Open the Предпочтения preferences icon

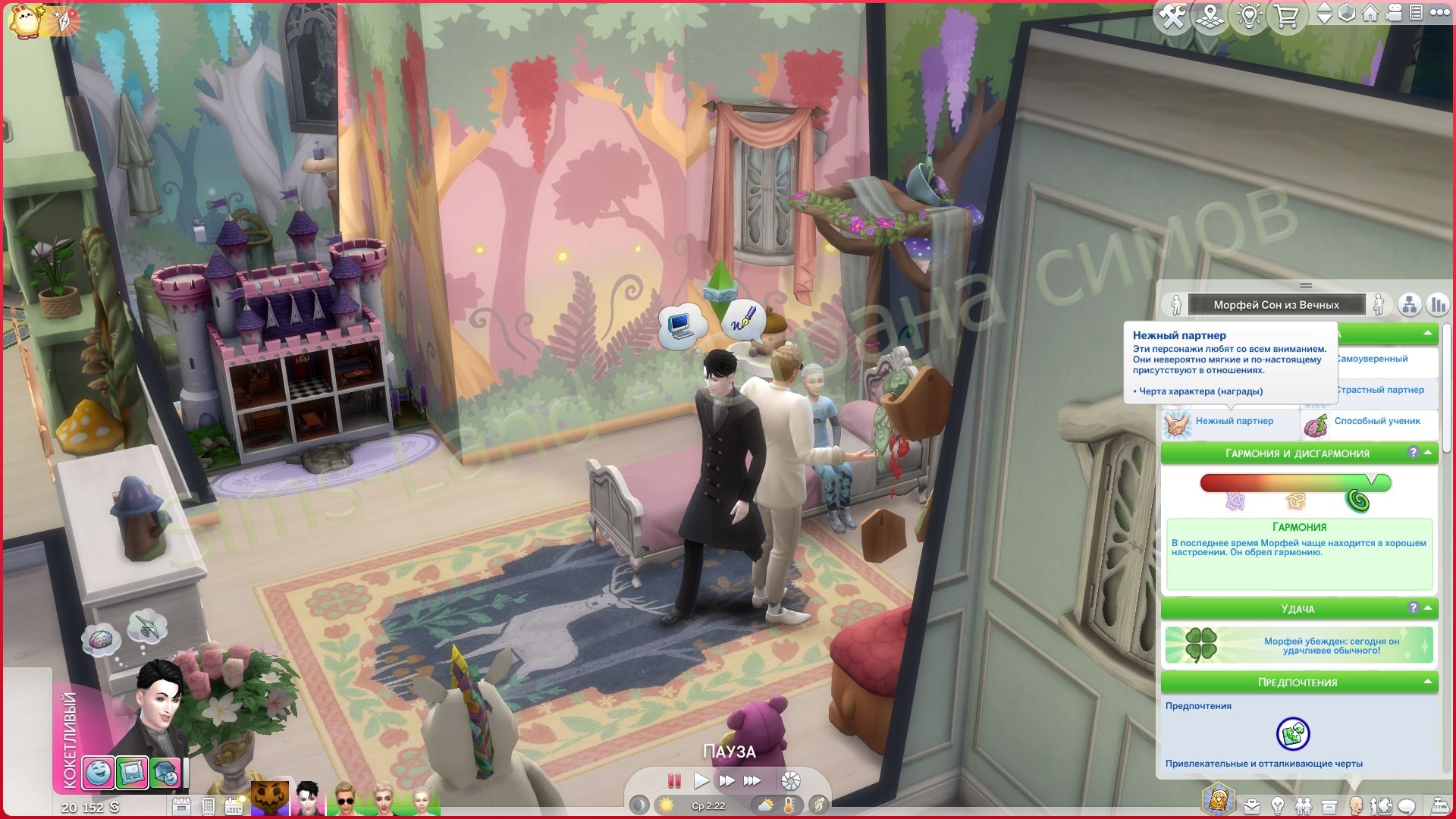tap(1293, 733)
